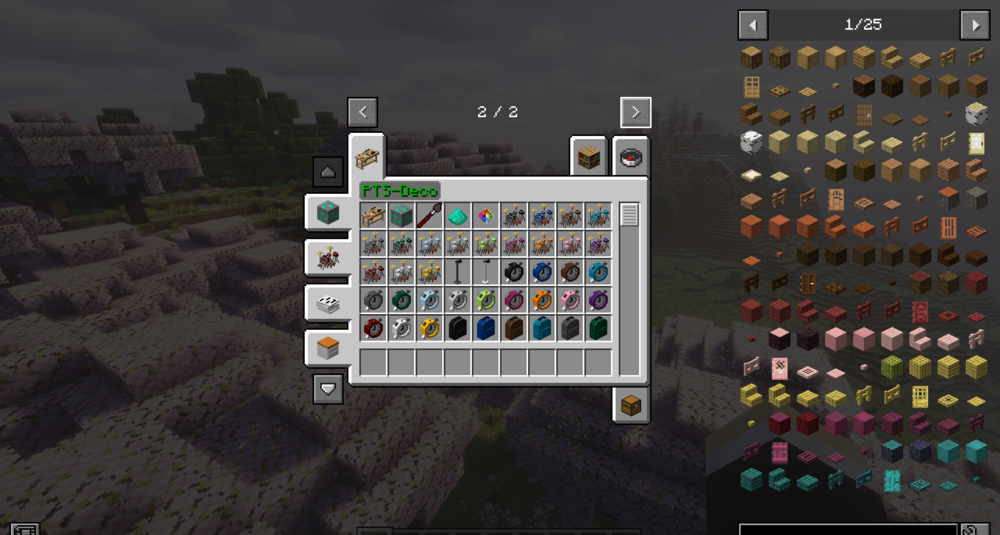Click the creative inventory scrollbar handle
1000x535 pixels.
tap(629, 214)
